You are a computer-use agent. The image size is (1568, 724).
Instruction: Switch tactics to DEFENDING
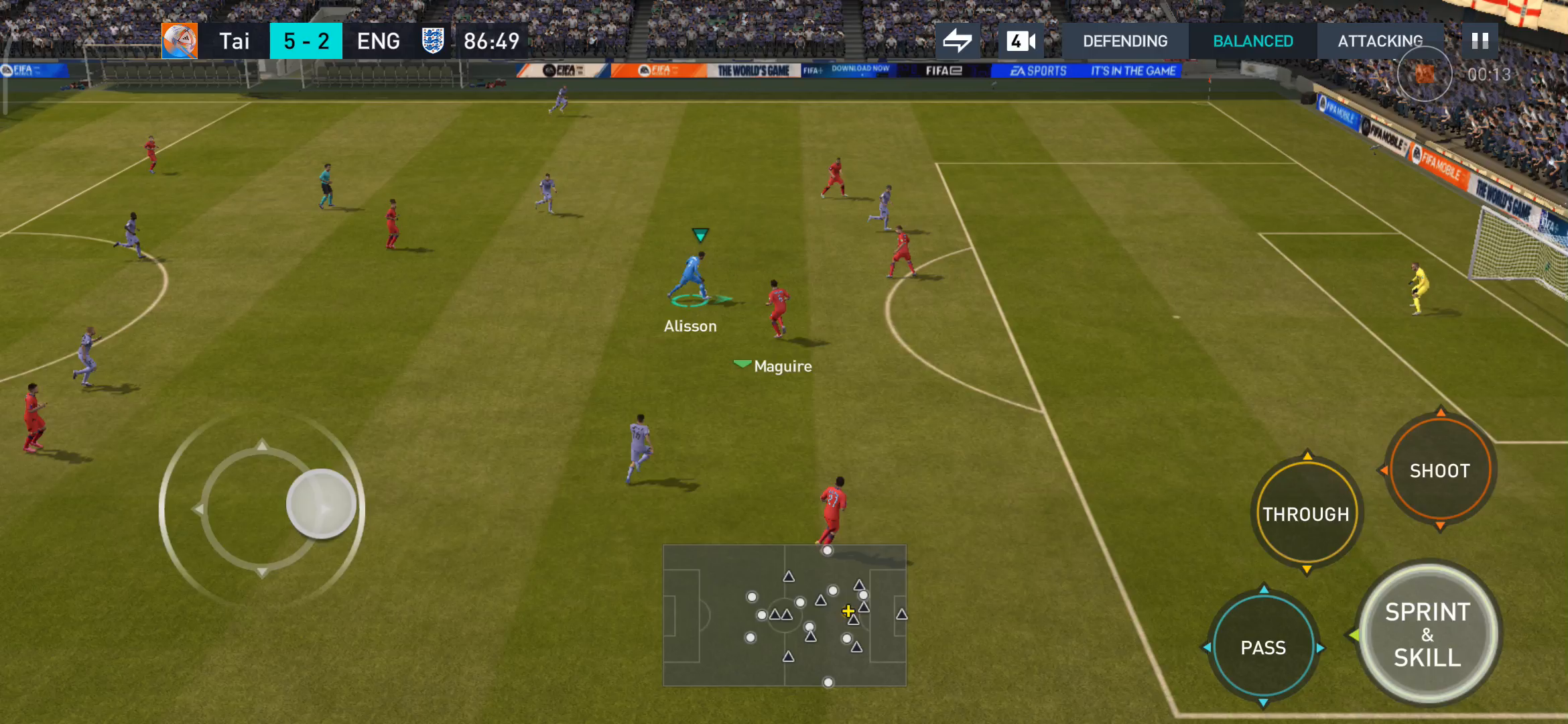1125,42
